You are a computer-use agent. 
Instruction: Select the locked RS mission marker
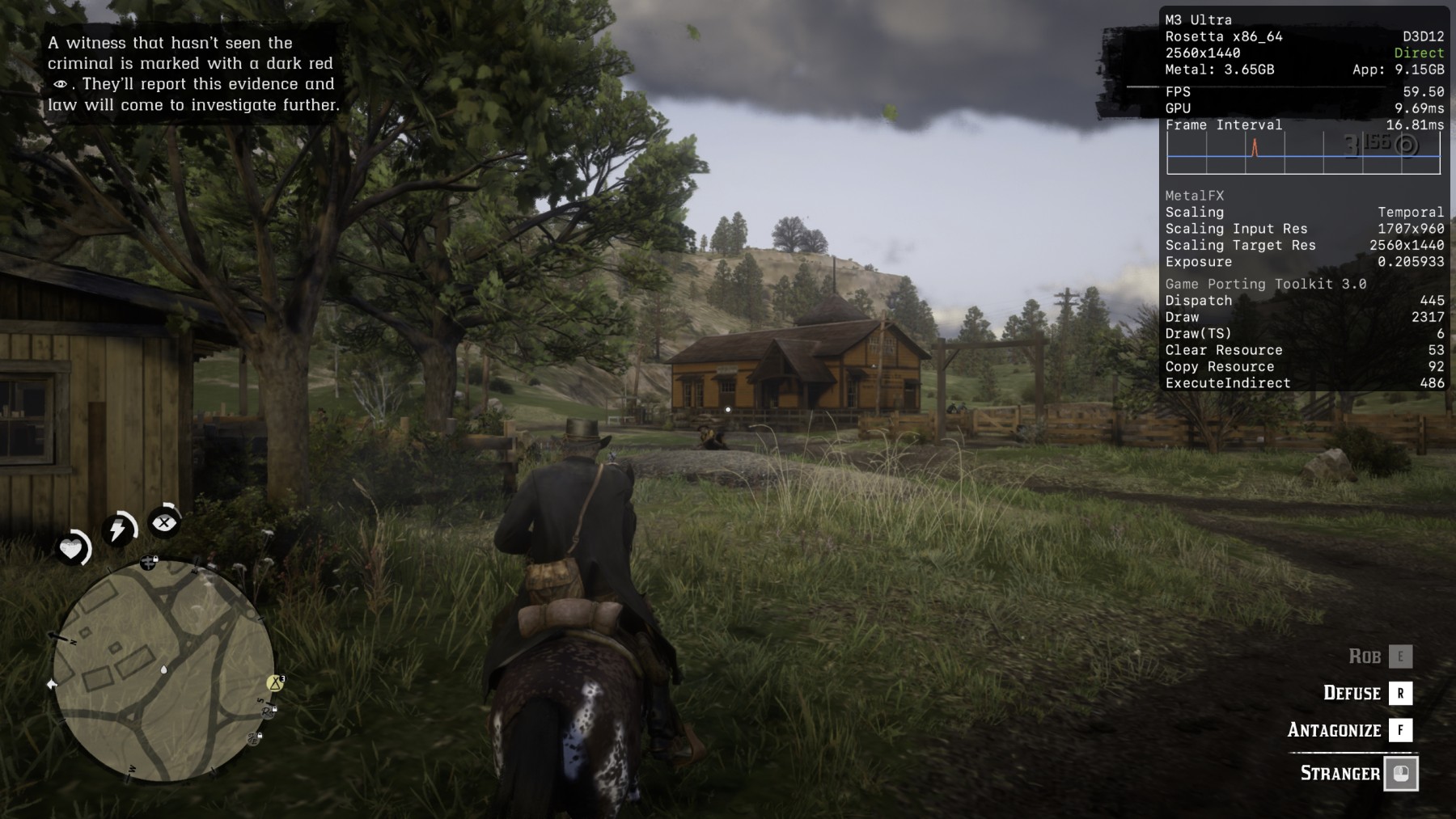269,711
